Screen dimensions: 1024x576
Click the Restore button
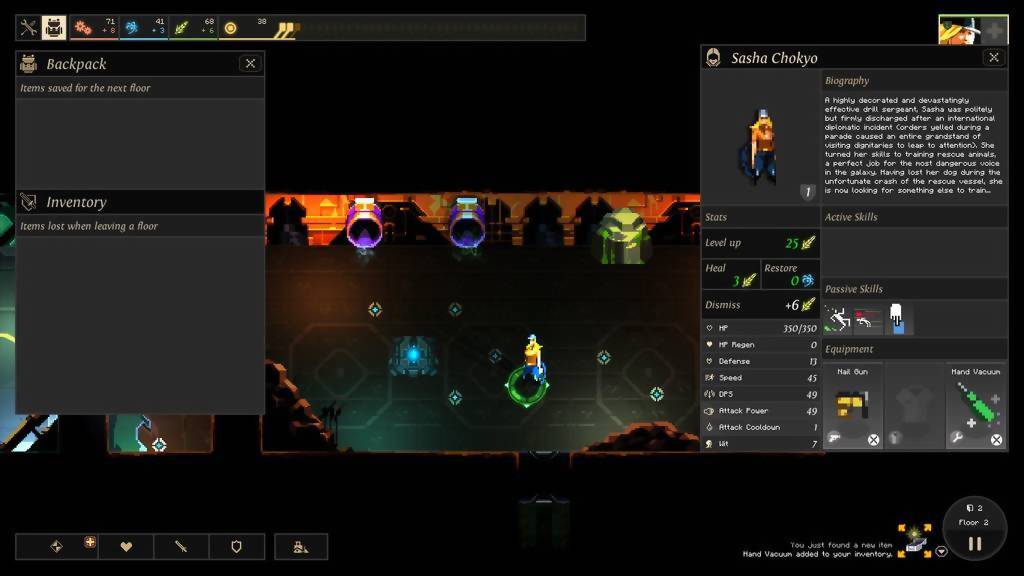(790, 275)
